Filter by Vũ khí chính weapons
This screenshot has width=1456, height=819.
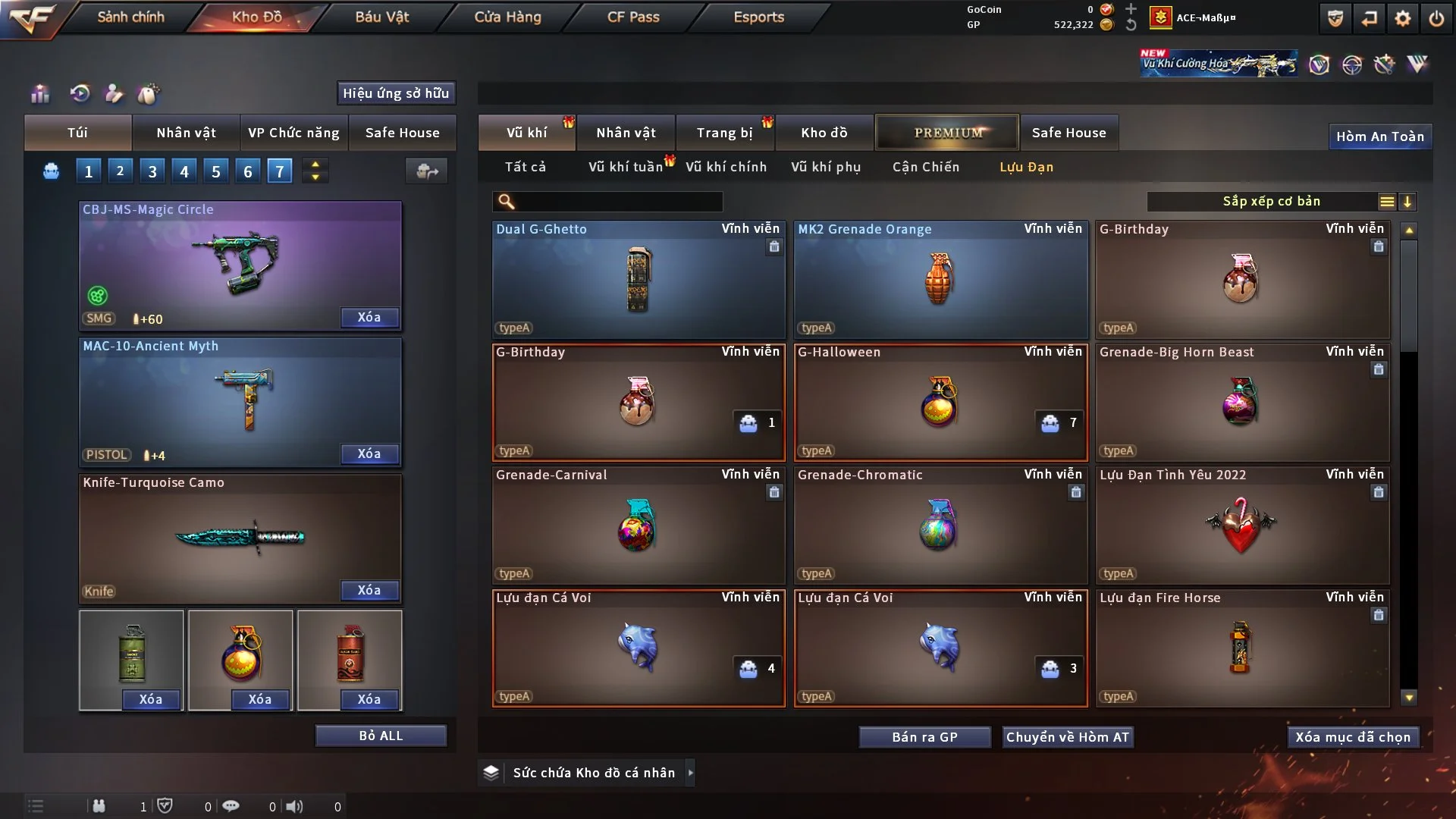tap(726, 167)
